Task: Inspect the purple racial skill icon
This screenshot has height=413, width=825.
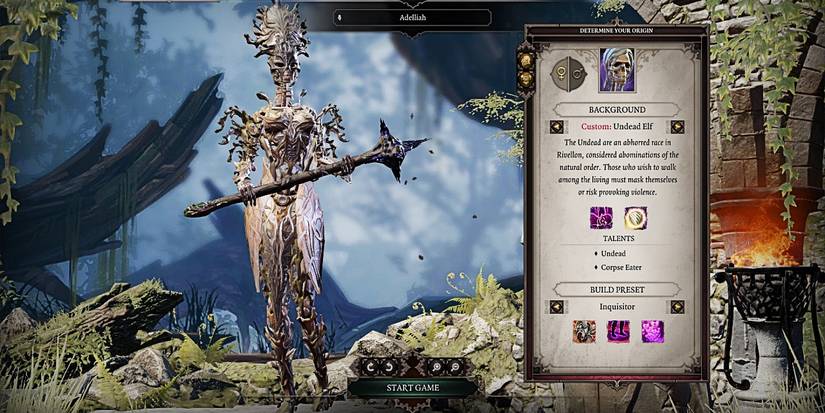Action: tap(602, 217)
